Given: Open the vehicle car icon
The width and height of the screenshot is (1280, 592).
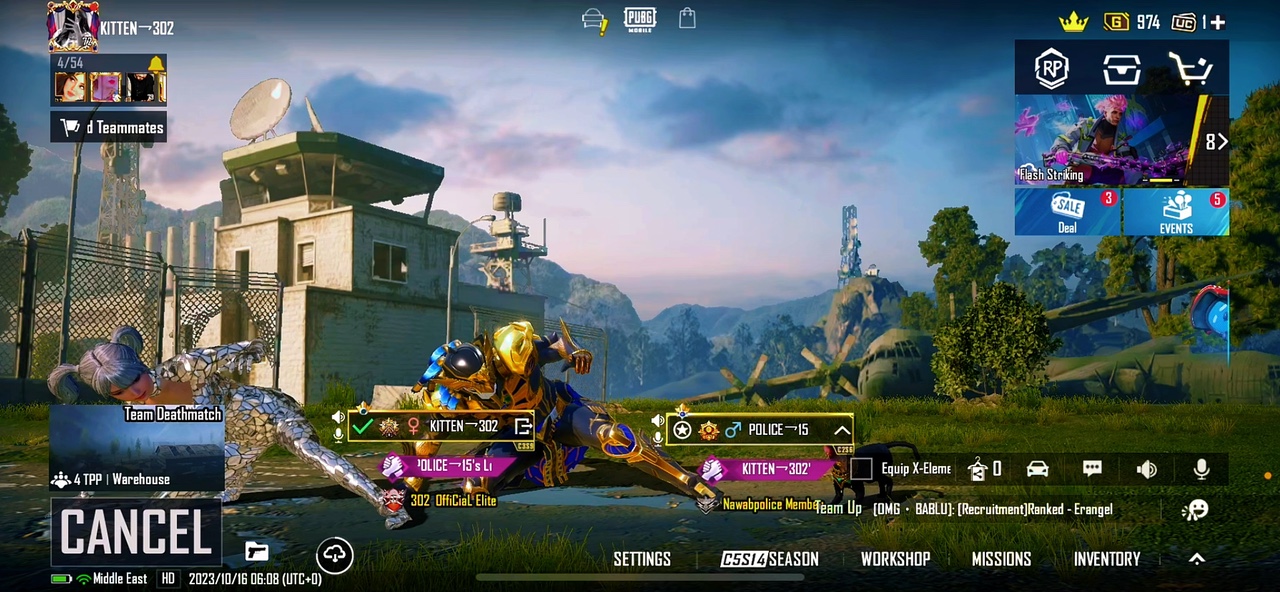Looking at the screenshot, I should coord(1037,469).
